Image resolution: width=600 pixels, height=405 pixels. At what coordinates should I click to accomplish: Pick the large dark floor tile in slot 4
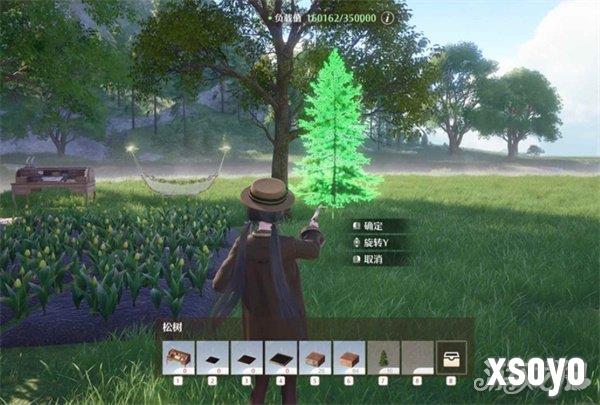pyautogui.click(x=281, y=357)
